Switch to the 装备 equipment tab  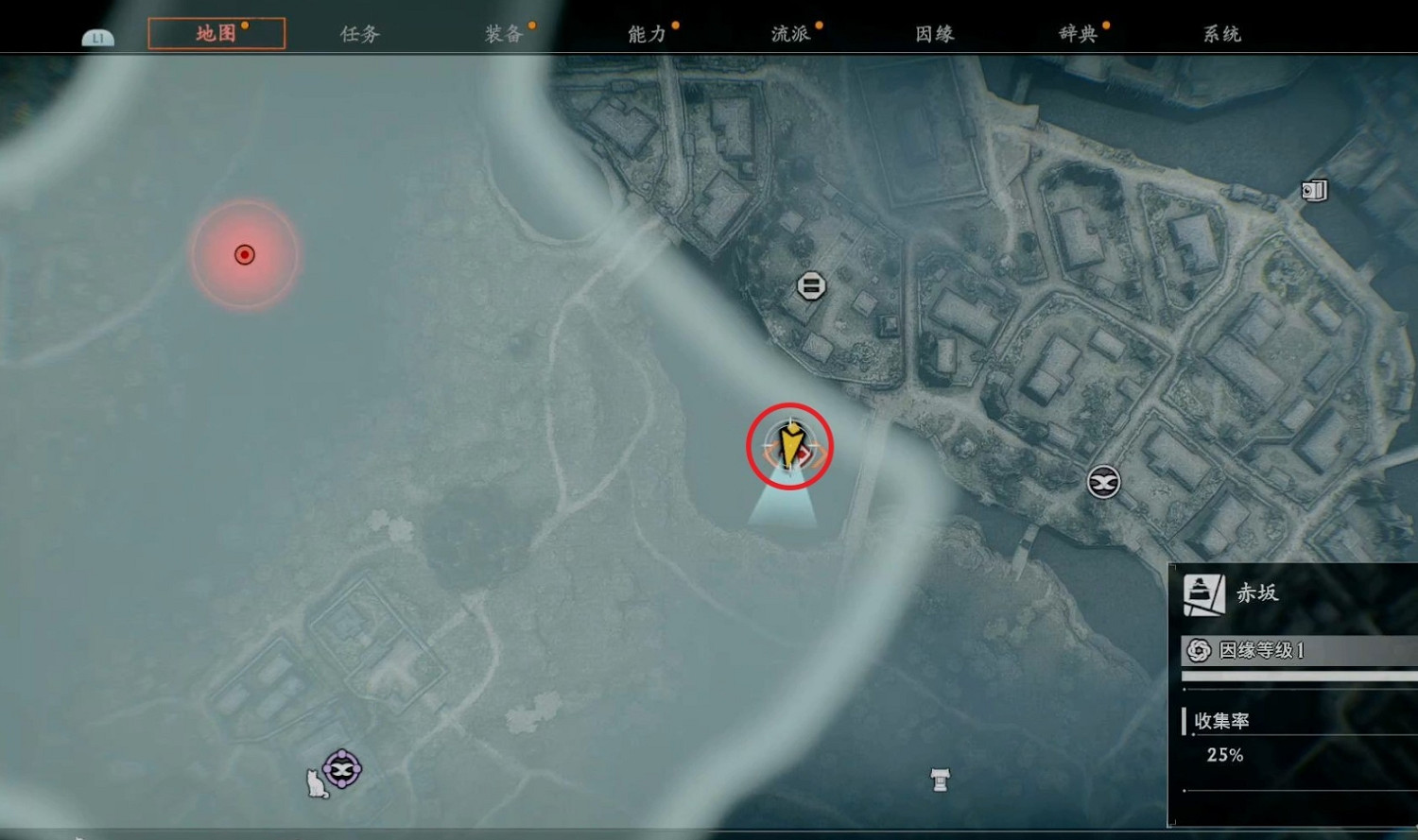coord(502,33)
